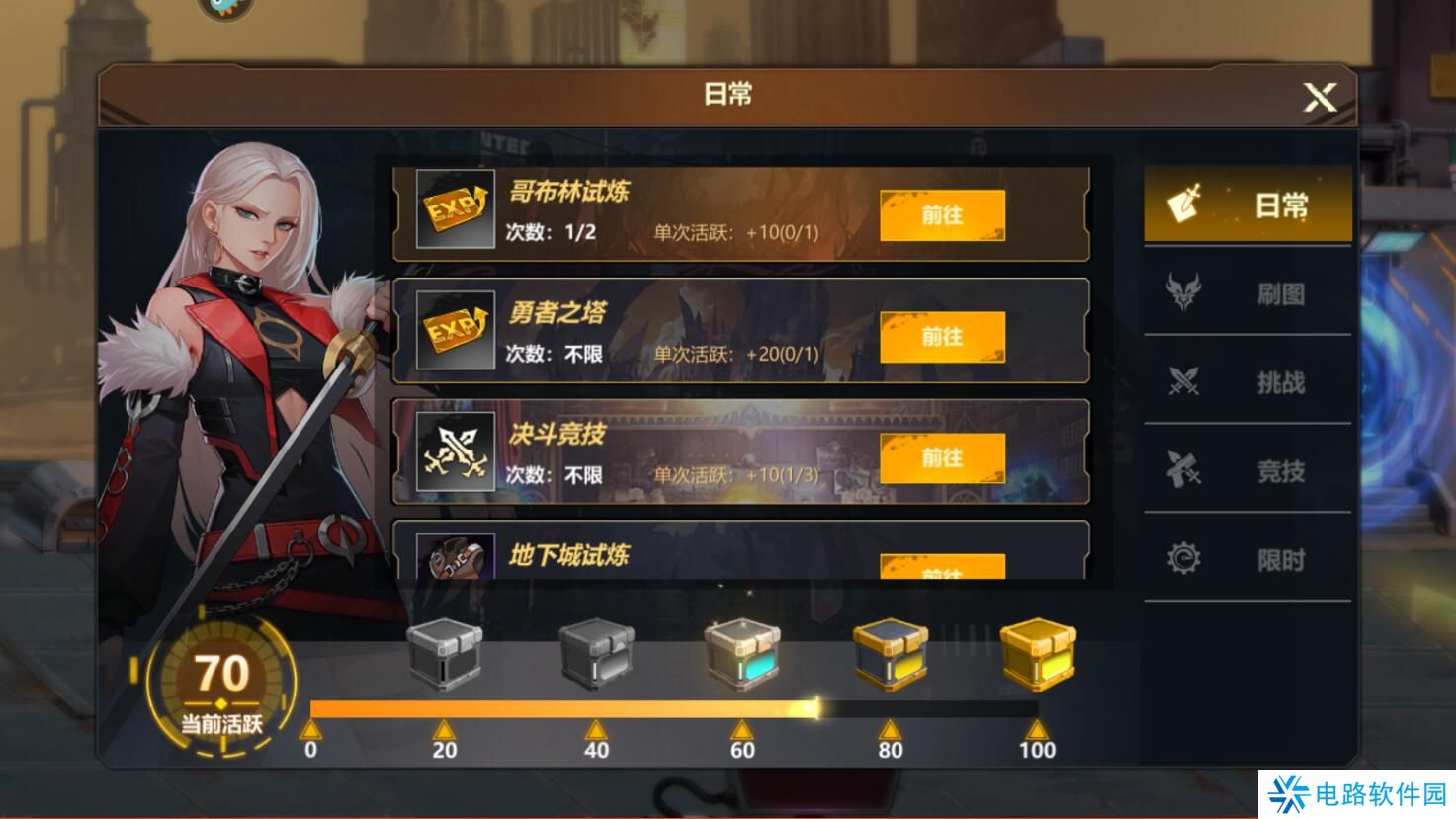Select the 日常 dagger icon in sidebar
Viewport: 1456px width, 819px height.
pos(1185,205)
